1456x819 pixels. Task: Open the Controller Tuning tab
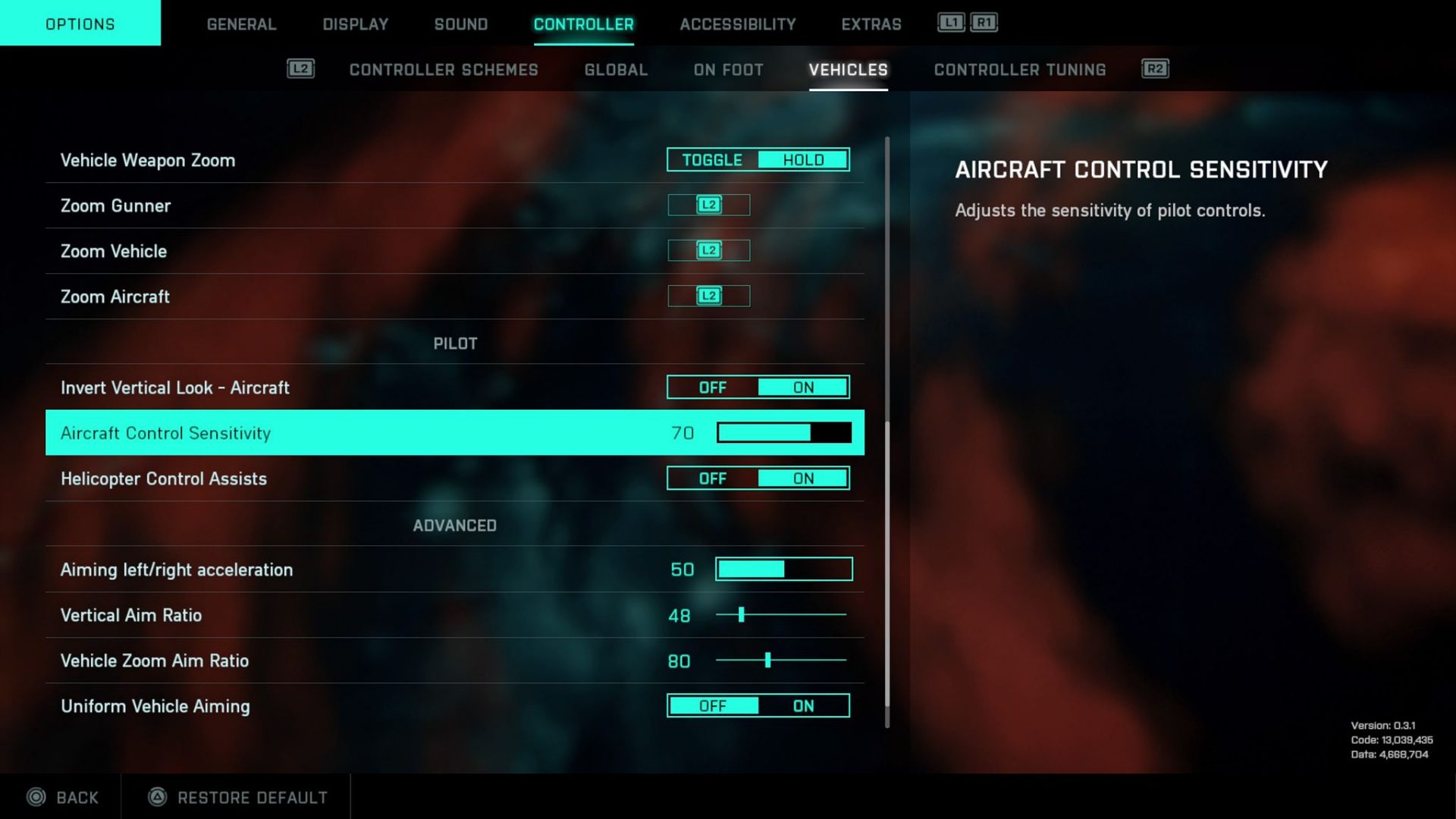tap(1019, 70)
